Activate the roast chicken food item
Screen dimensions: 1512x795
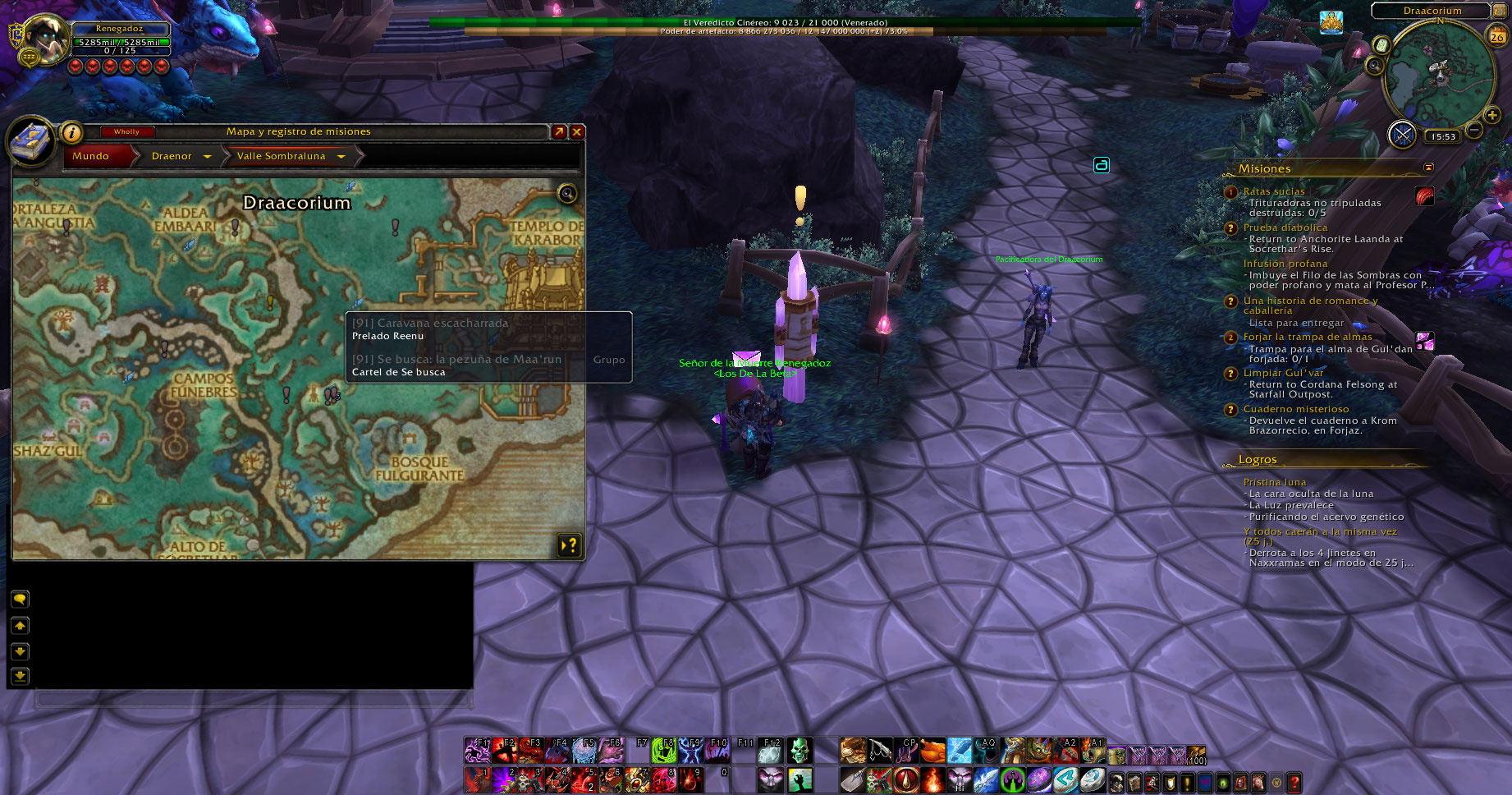click(x=932, y=750)
